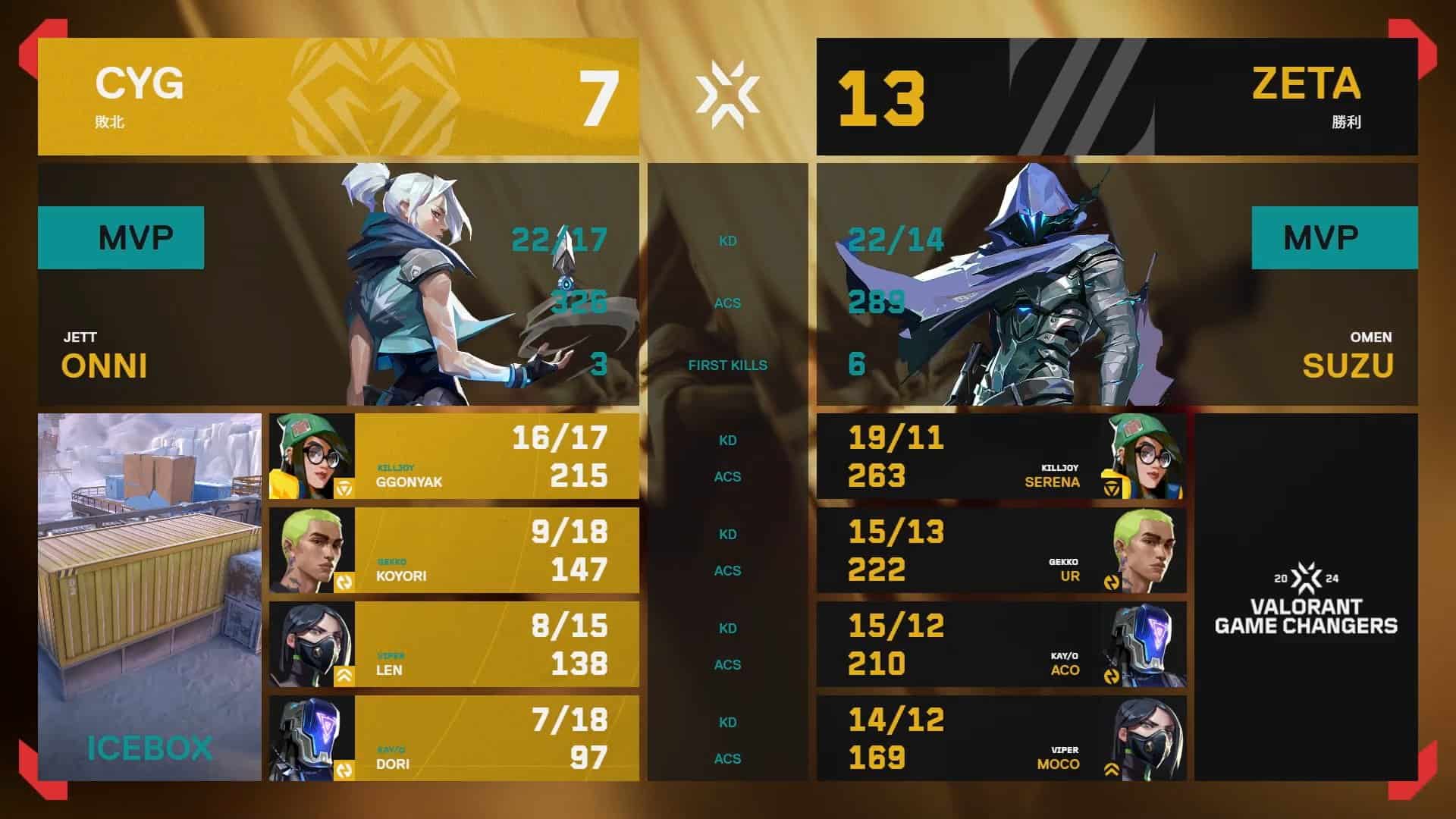Select GGONYAK's Killjoy player row
This screenshot has width=1456, height=819.
[453, 457]
